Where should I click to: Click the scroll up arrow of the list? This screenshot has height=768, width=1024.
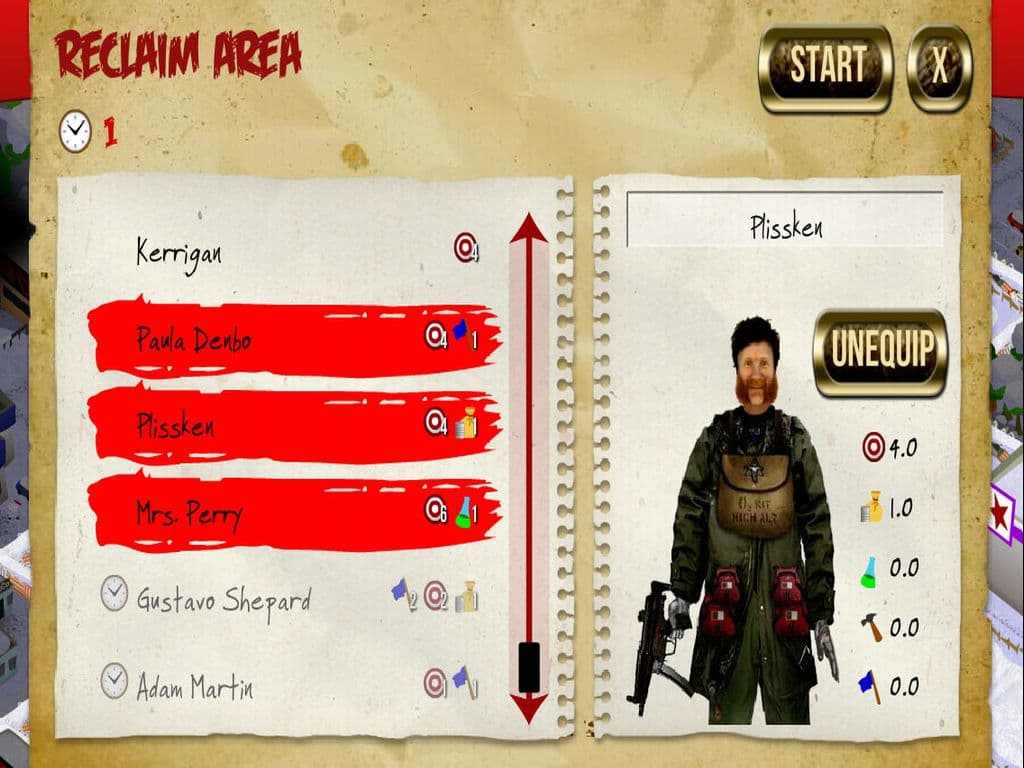point(528,230)
